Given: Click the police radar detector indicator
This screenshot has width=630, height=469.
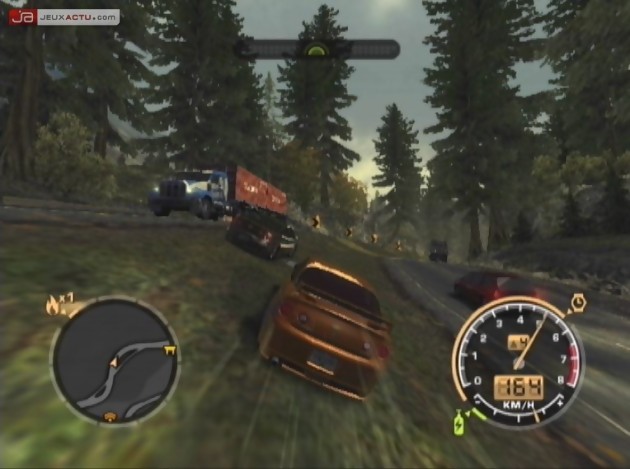Looking at the screenshot, I should coord(316,49).
